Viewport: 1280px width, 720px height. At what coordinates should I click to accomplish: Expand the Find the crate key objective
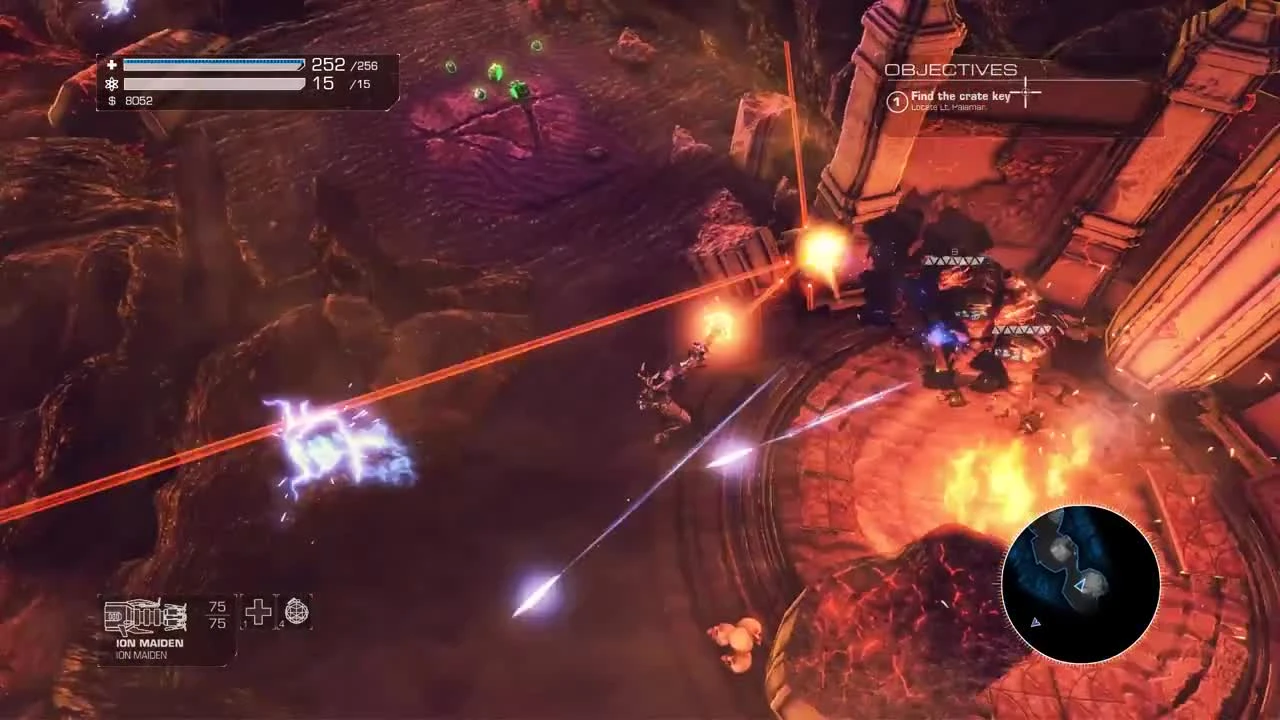pyautogui.click(x=960, y=95)
